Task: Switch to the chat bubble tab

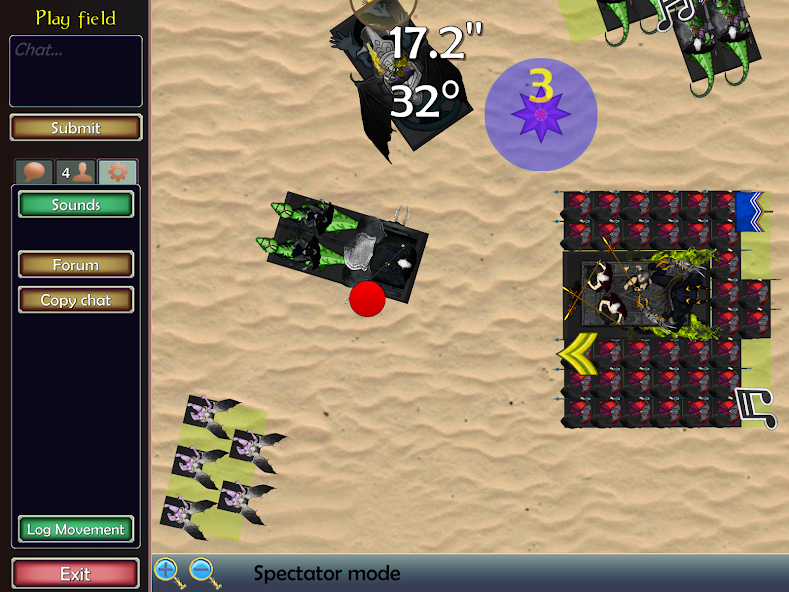Action: [x=35, y=172]
